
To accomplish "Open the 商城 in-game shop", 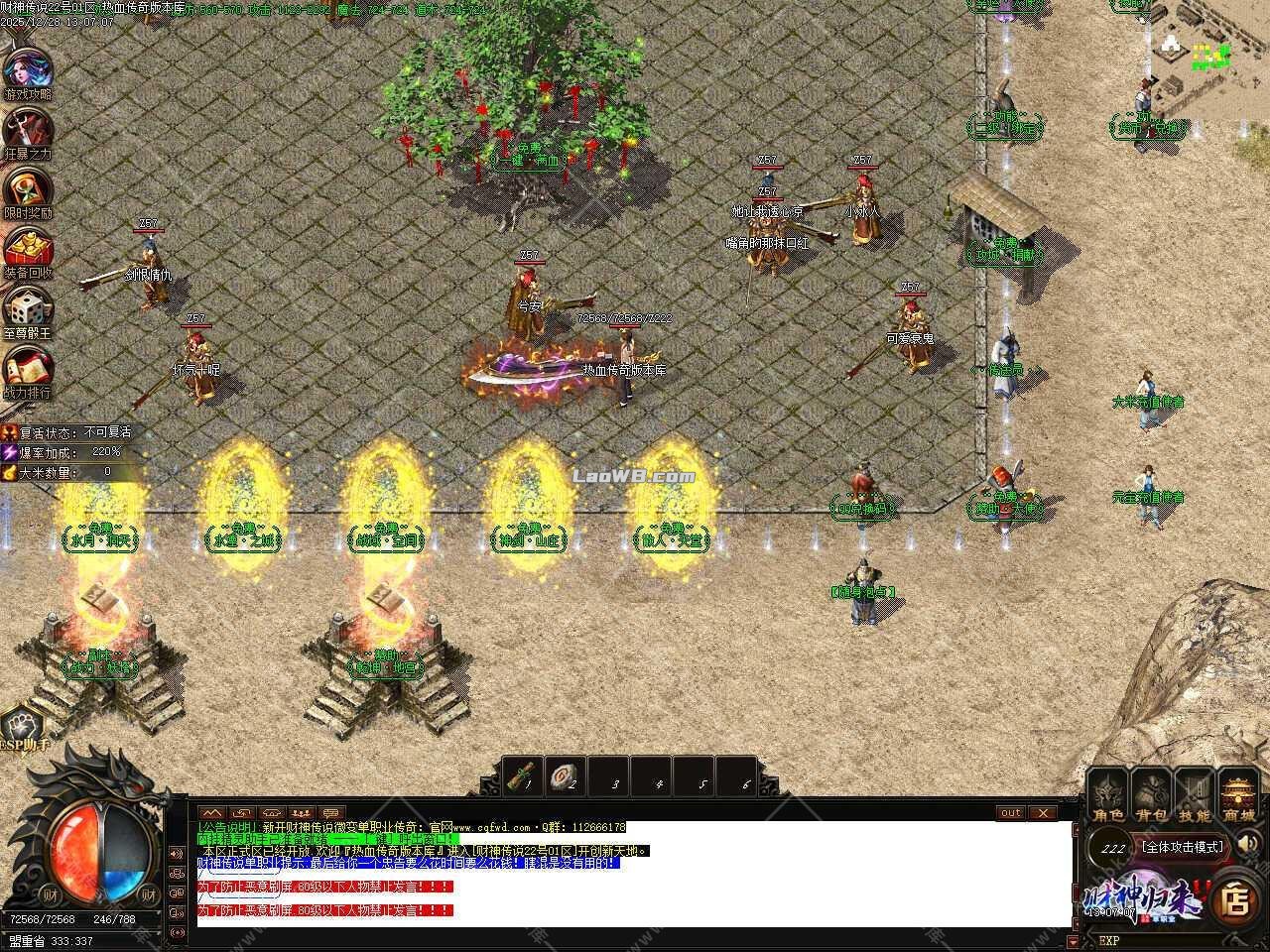I will (x=1238, y=793).
